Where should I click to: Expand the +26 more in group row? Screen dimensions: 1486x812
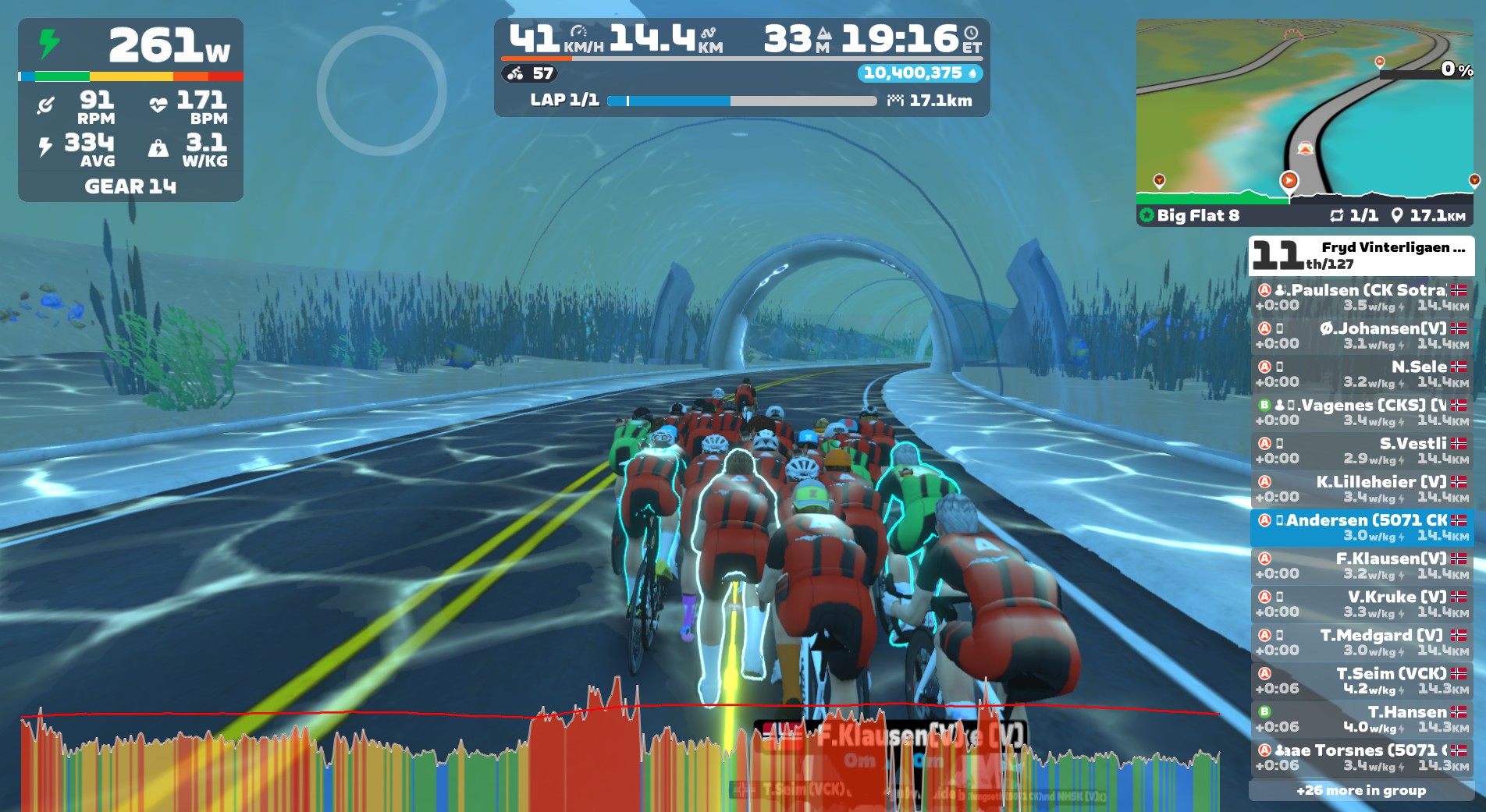coord(1361,790)
